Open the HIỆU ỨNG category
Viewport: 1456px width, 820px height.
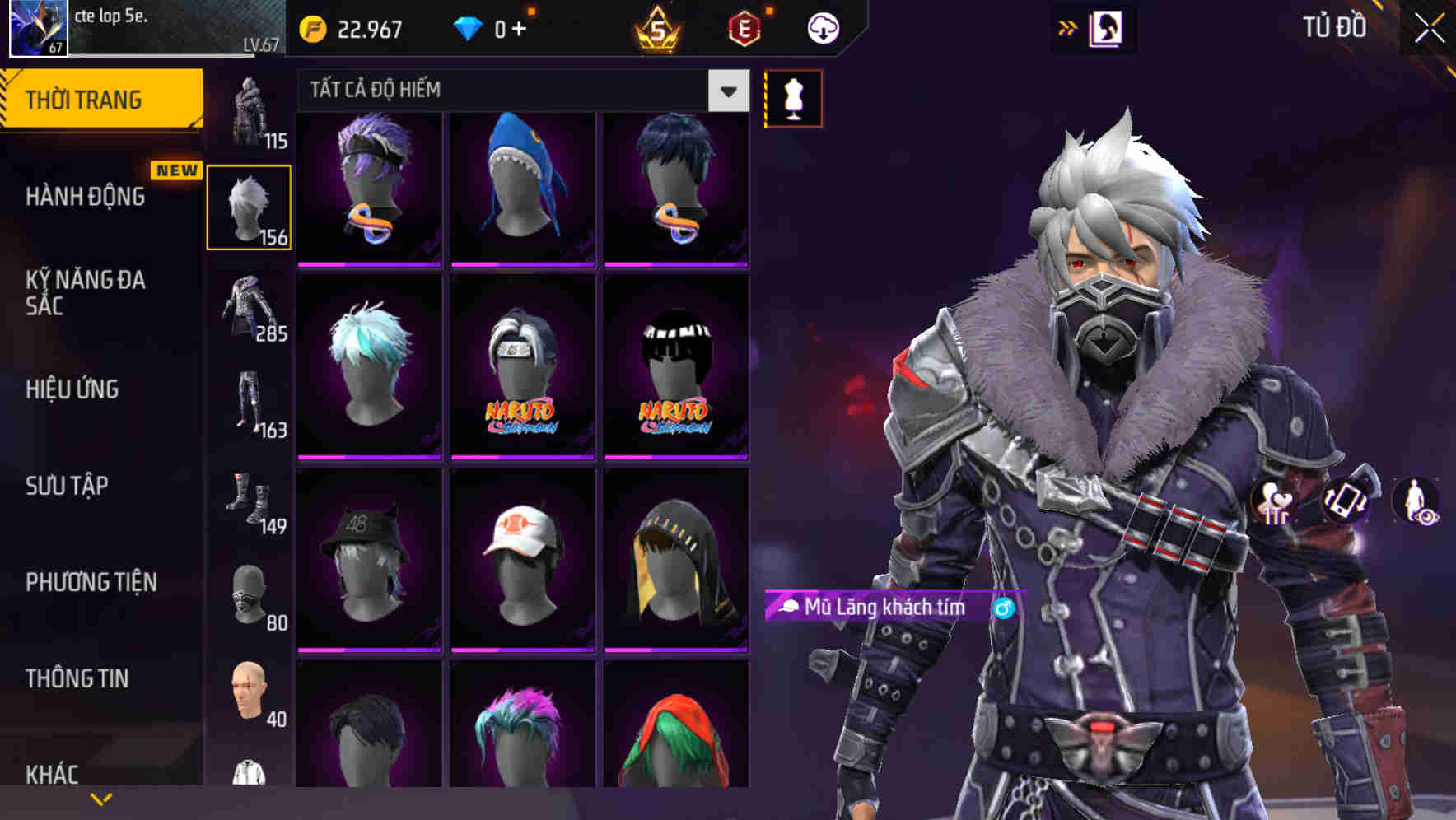coord(72,389)
